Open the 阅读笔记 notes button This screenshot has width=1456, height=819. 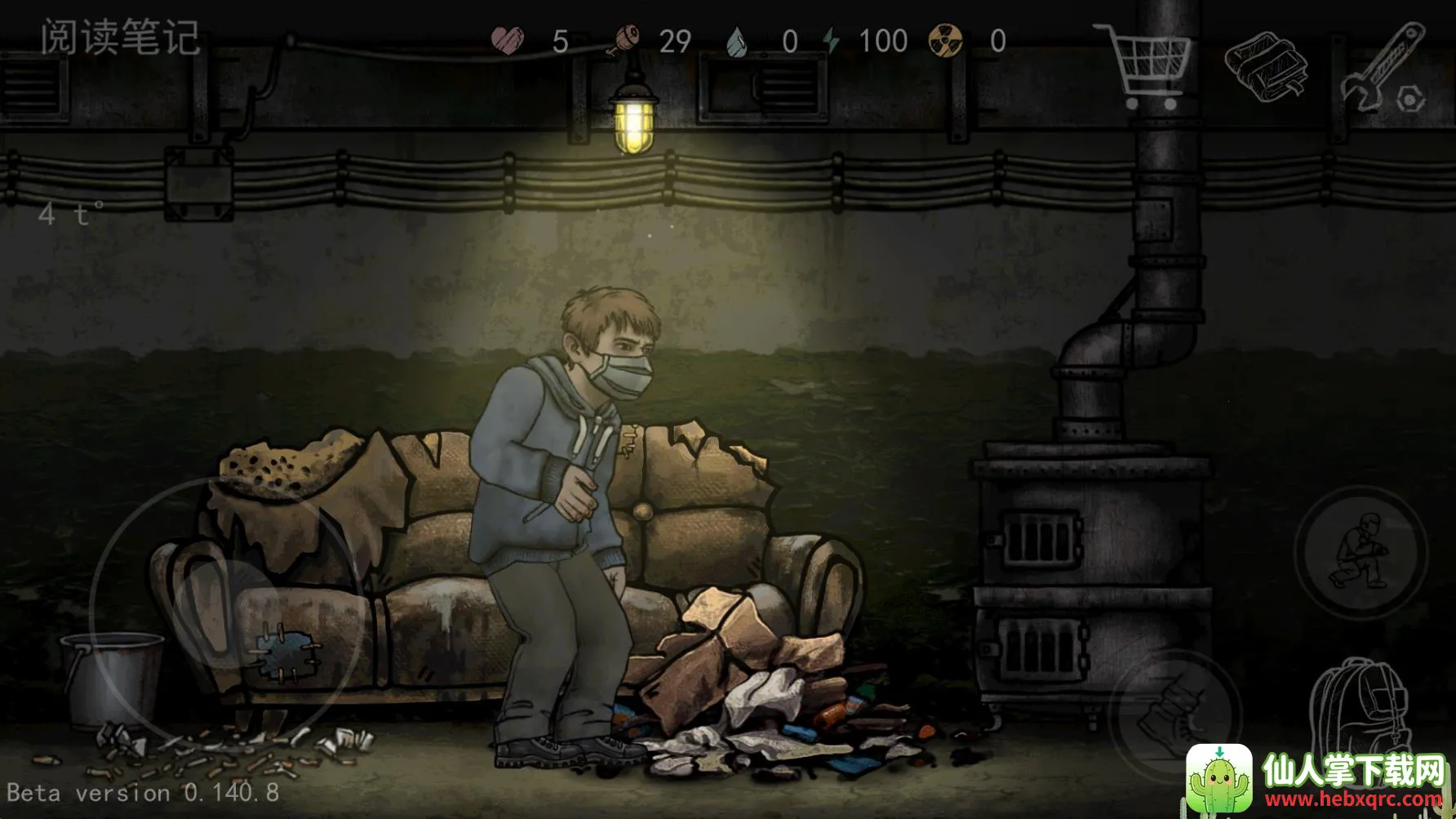coord(120,38)
